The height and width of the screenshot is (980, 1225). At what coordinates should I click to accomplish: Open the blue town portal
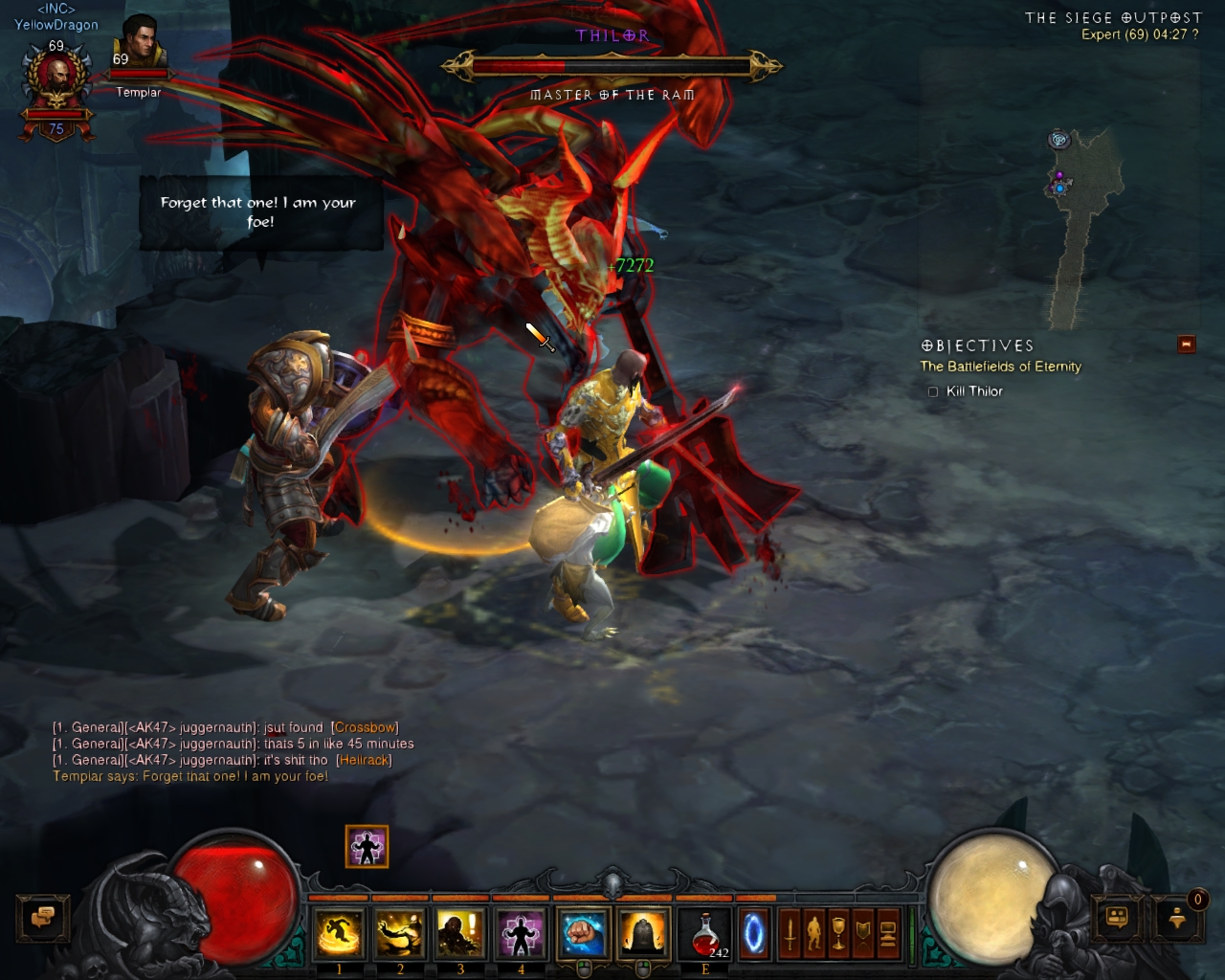[x=754, y=933]
